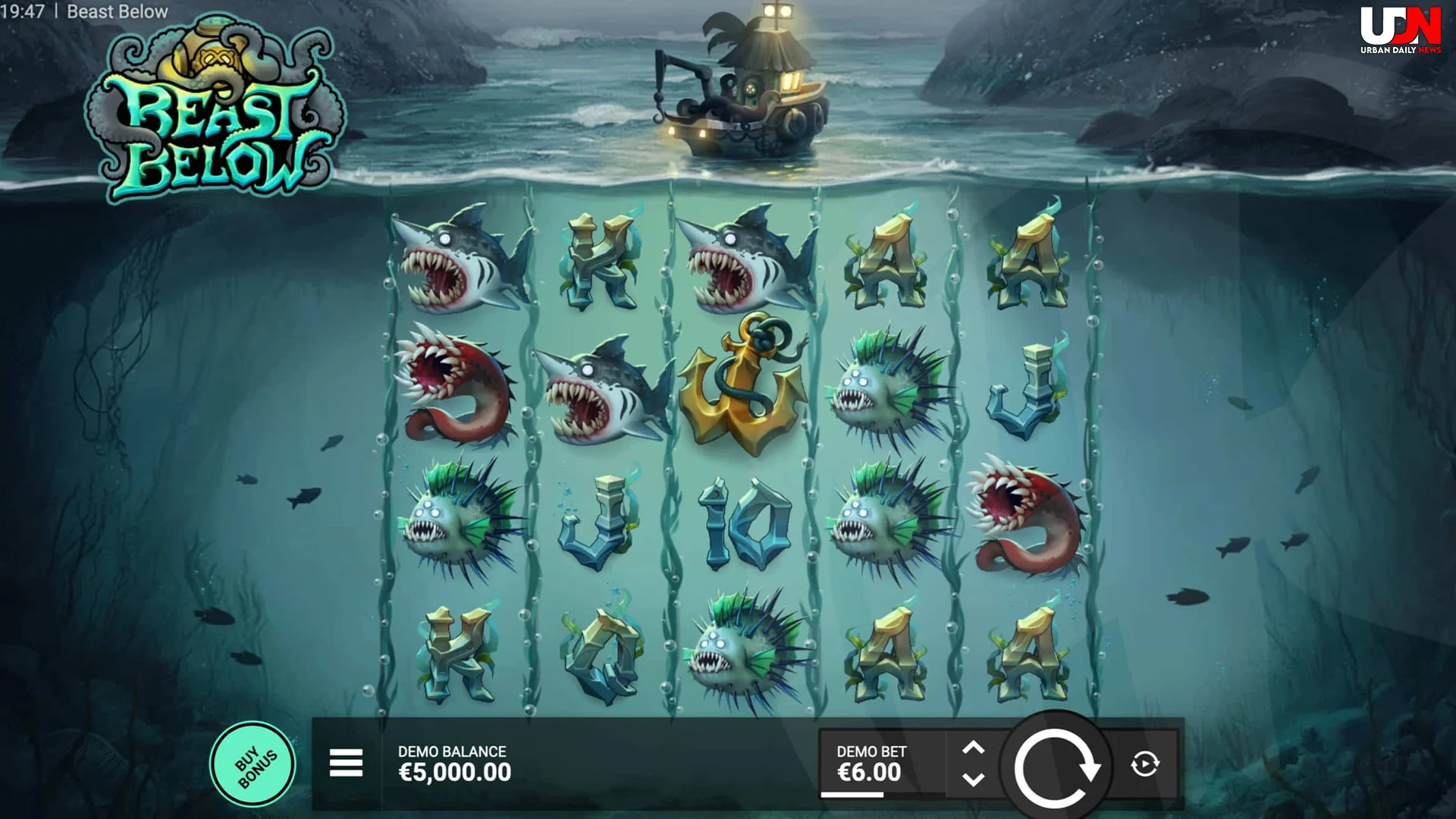Viewport: 1456px width, 819px height.
Task: Open the autoplay settings icon
Action: pos(1147,762)
